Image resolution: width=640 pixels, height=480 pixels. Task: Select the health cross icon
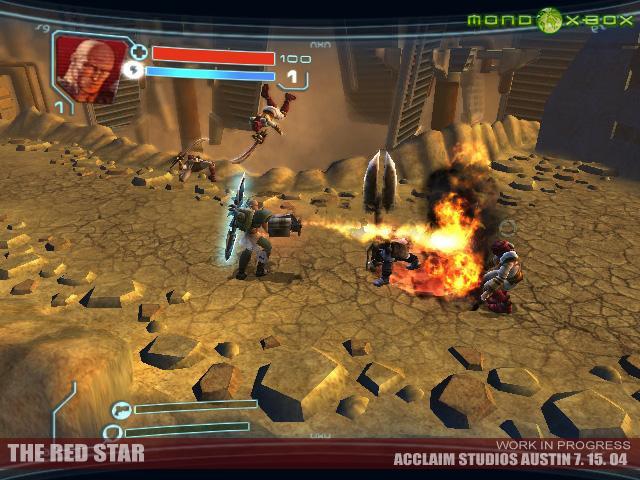pyautogui.click(x=139, y=53)
